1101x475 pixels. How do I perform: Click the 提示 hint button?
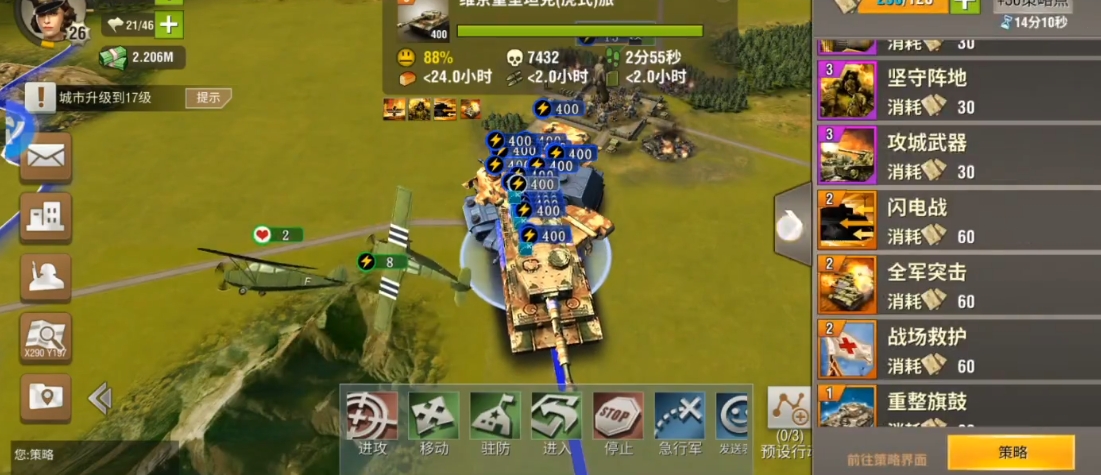tap(208, 98)
